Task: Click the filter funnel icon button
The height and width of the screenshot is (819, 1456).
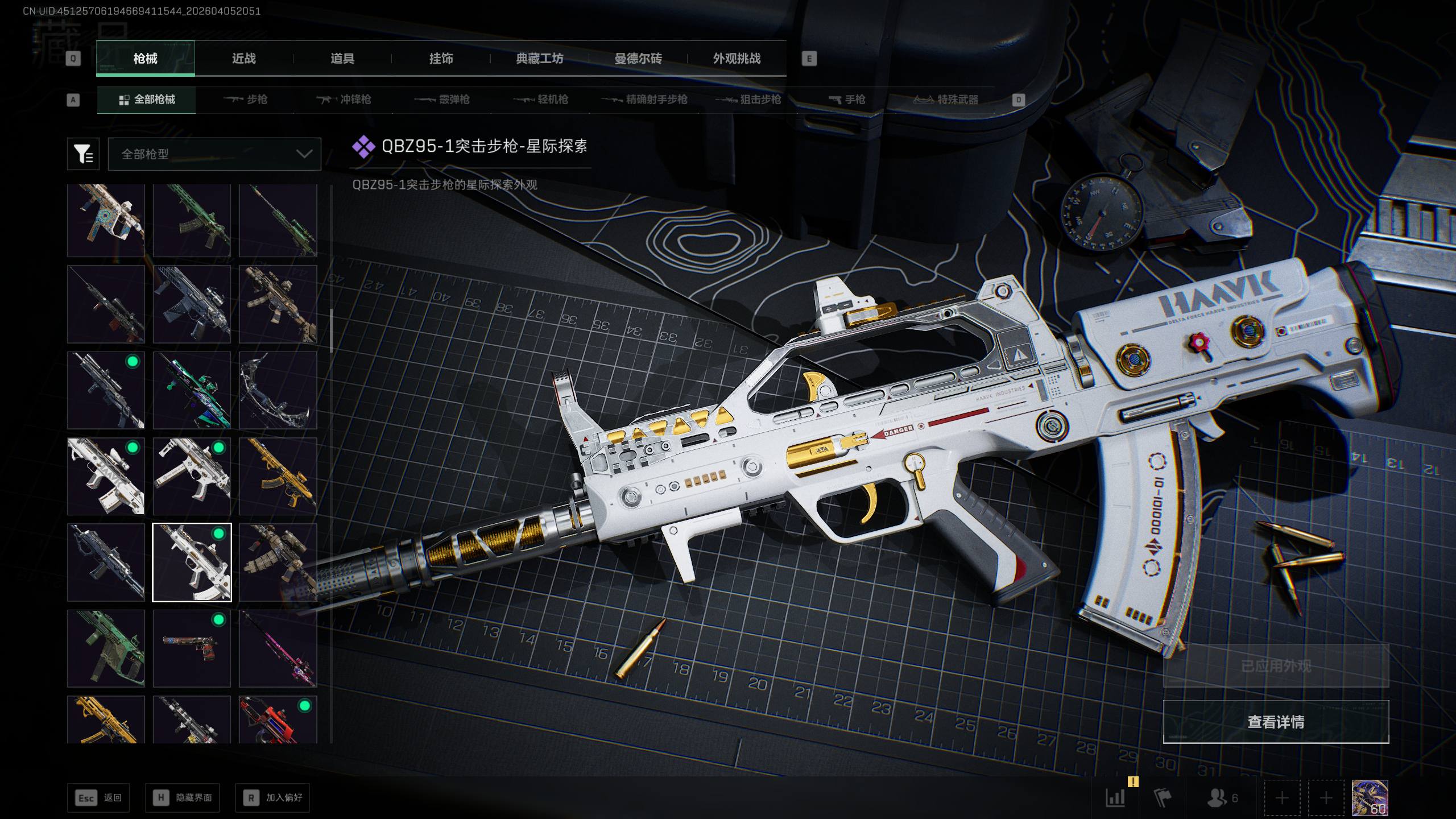Action: [x=84, y=154]
